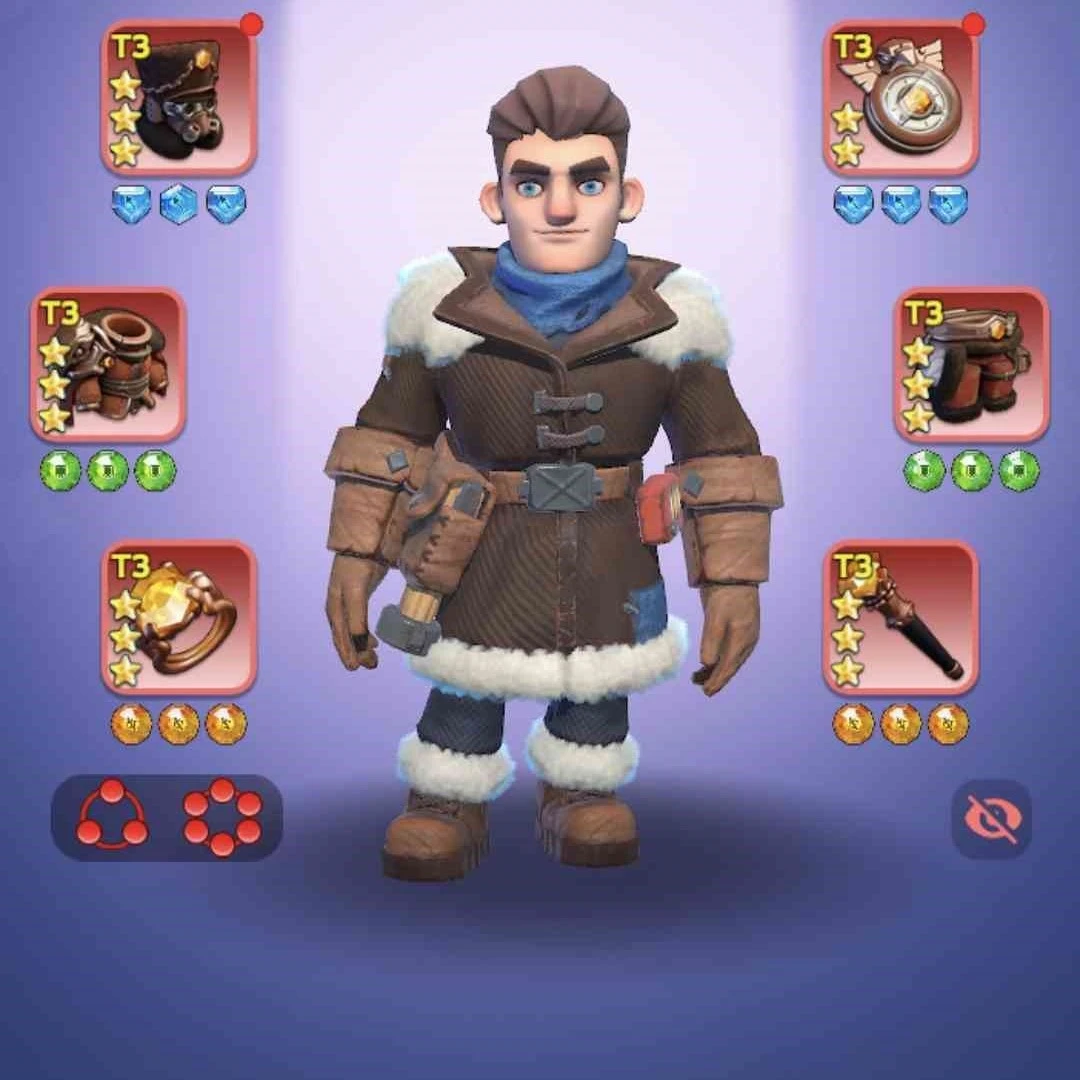Select the T3 hat equipment slot
The width and height of the screenshot is (1080, 1080).
point(179,100)
